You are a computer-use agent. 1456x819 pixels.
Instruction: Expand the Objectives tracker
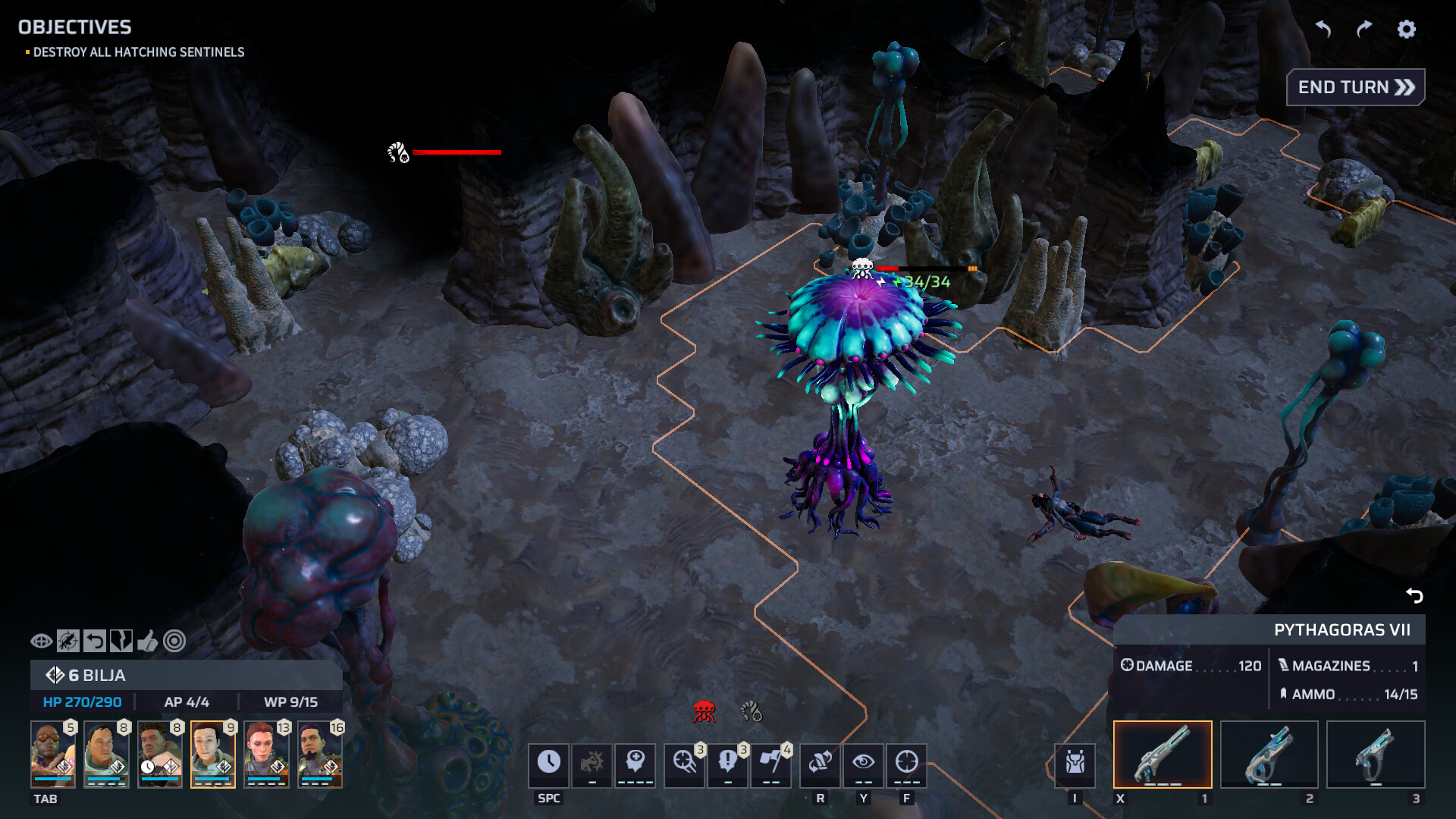pyautogui.click(x=74, y=27)
